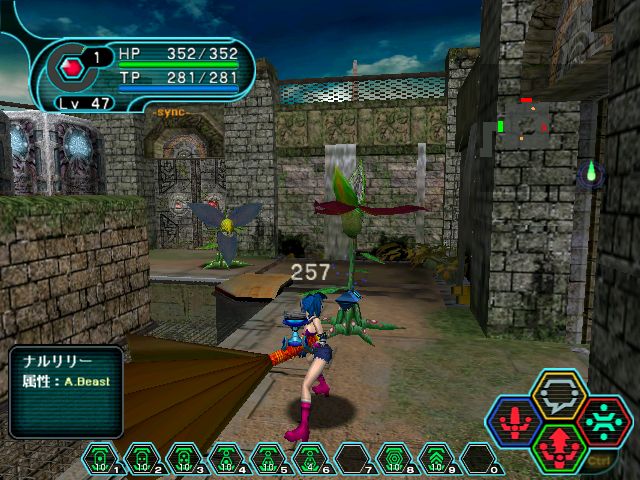Choose the technique in quick slot 4
The height and width of the screenshot is (480, 640).
pos(226,459)
